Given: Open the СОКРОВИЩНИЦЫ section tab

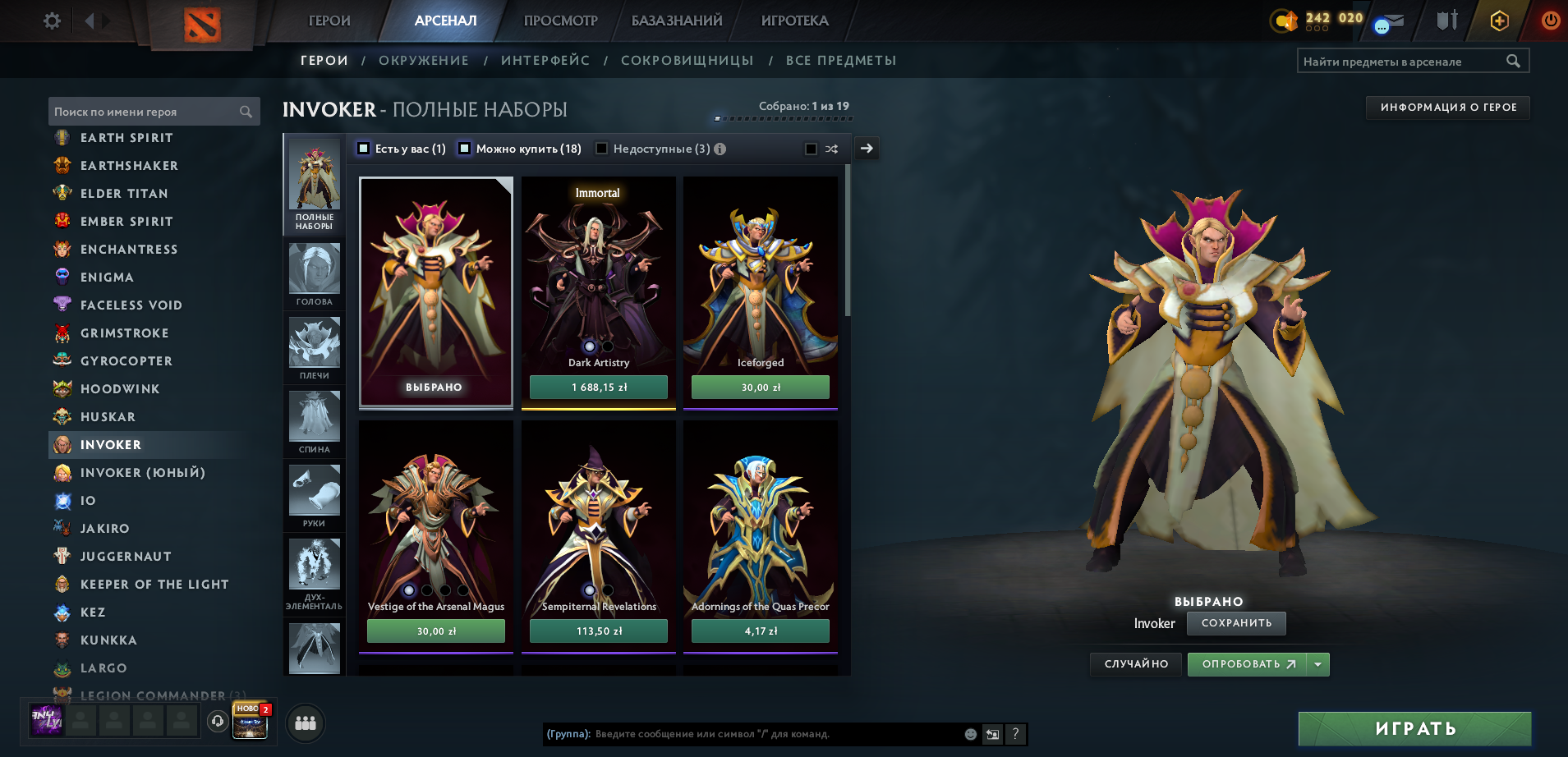Looking at the screenshot, I should point(688,60).
